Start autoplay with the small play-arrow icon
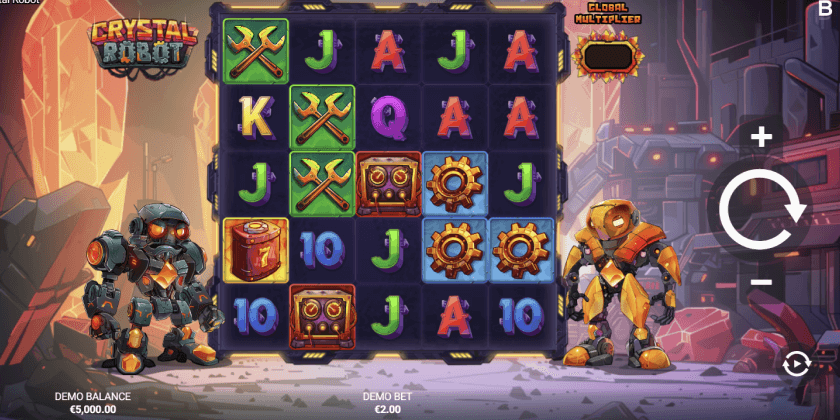Viewport: 840px width, 420px height. (x=795, y=364)
